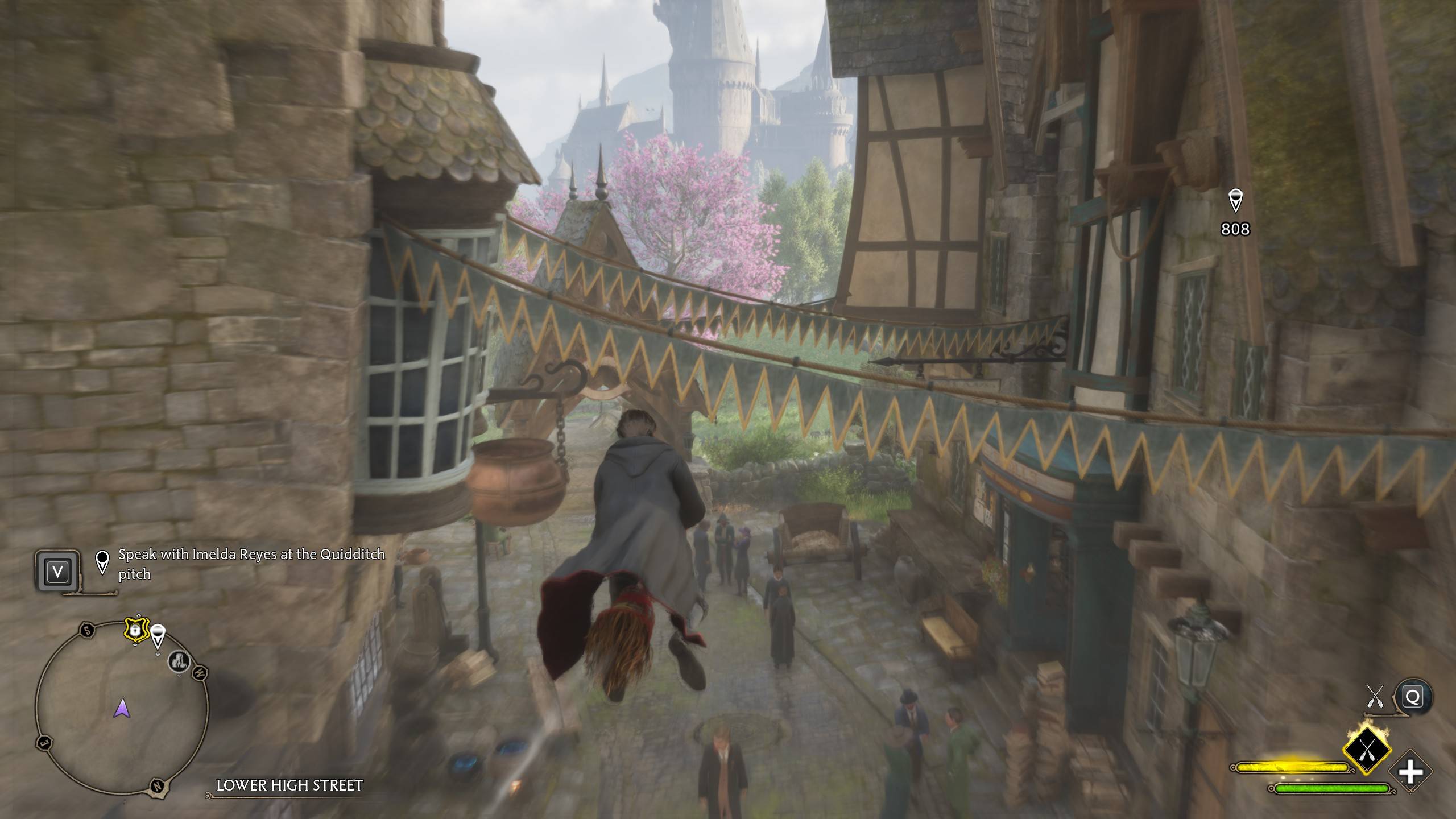Select the yellow shield lock icon on the minimap
The image size is (1456, 819).
(x=136, y=631)
